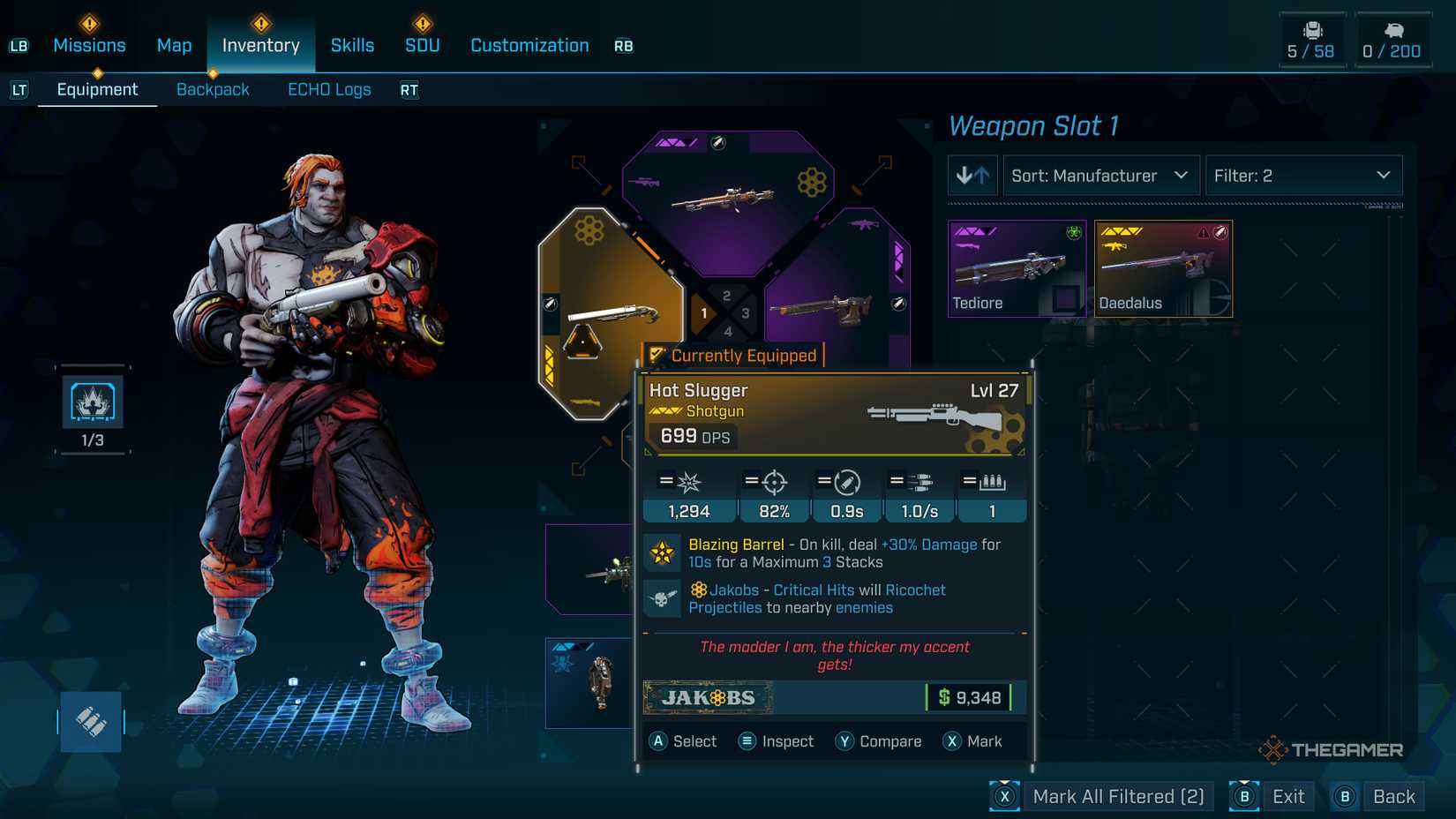This screenshot has height=819, width=1456.
Task: Switch to the Customization tab
Action: [529, 45]
